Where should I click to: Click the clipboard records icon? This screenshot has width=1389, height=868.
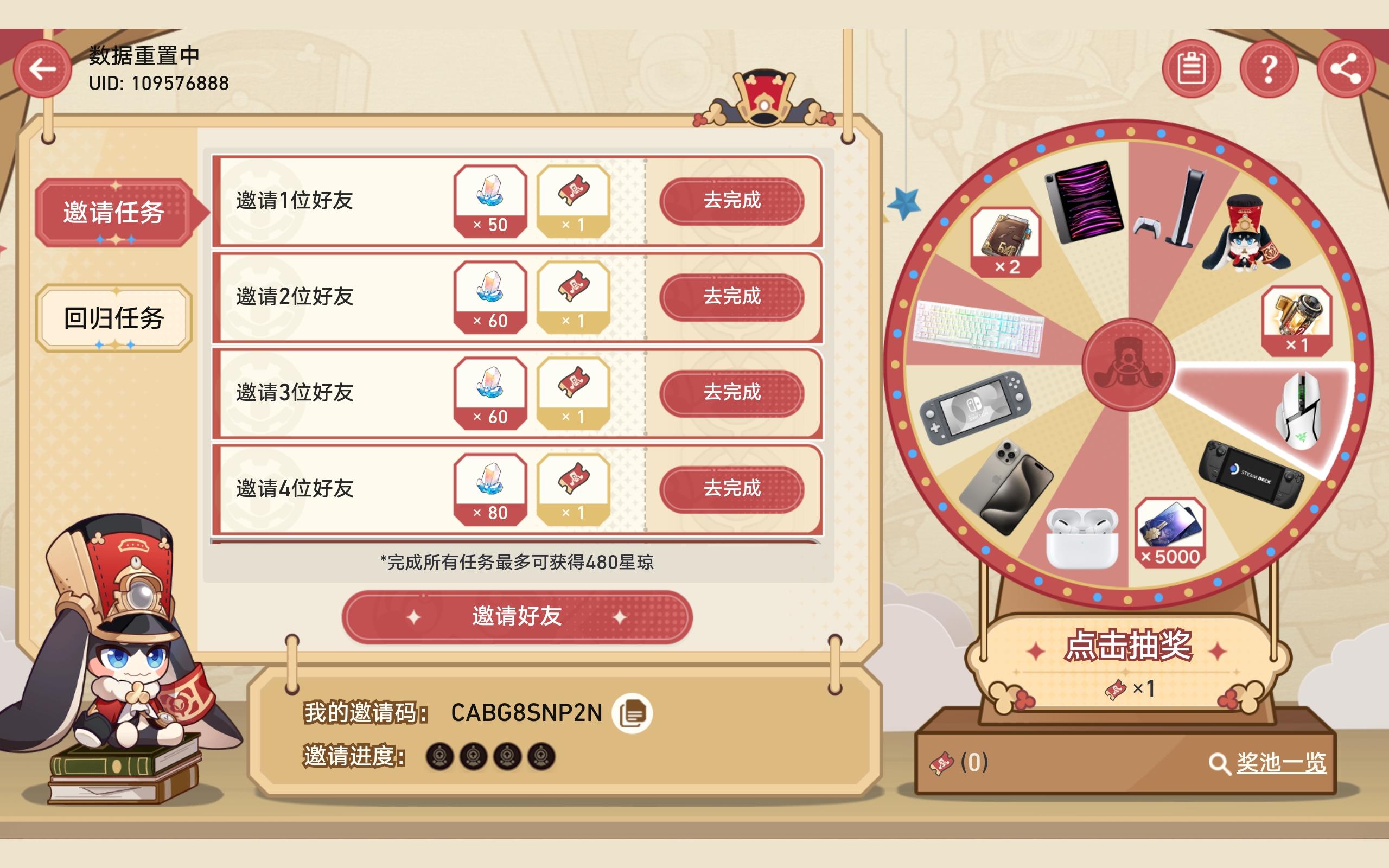point(1194,69)
